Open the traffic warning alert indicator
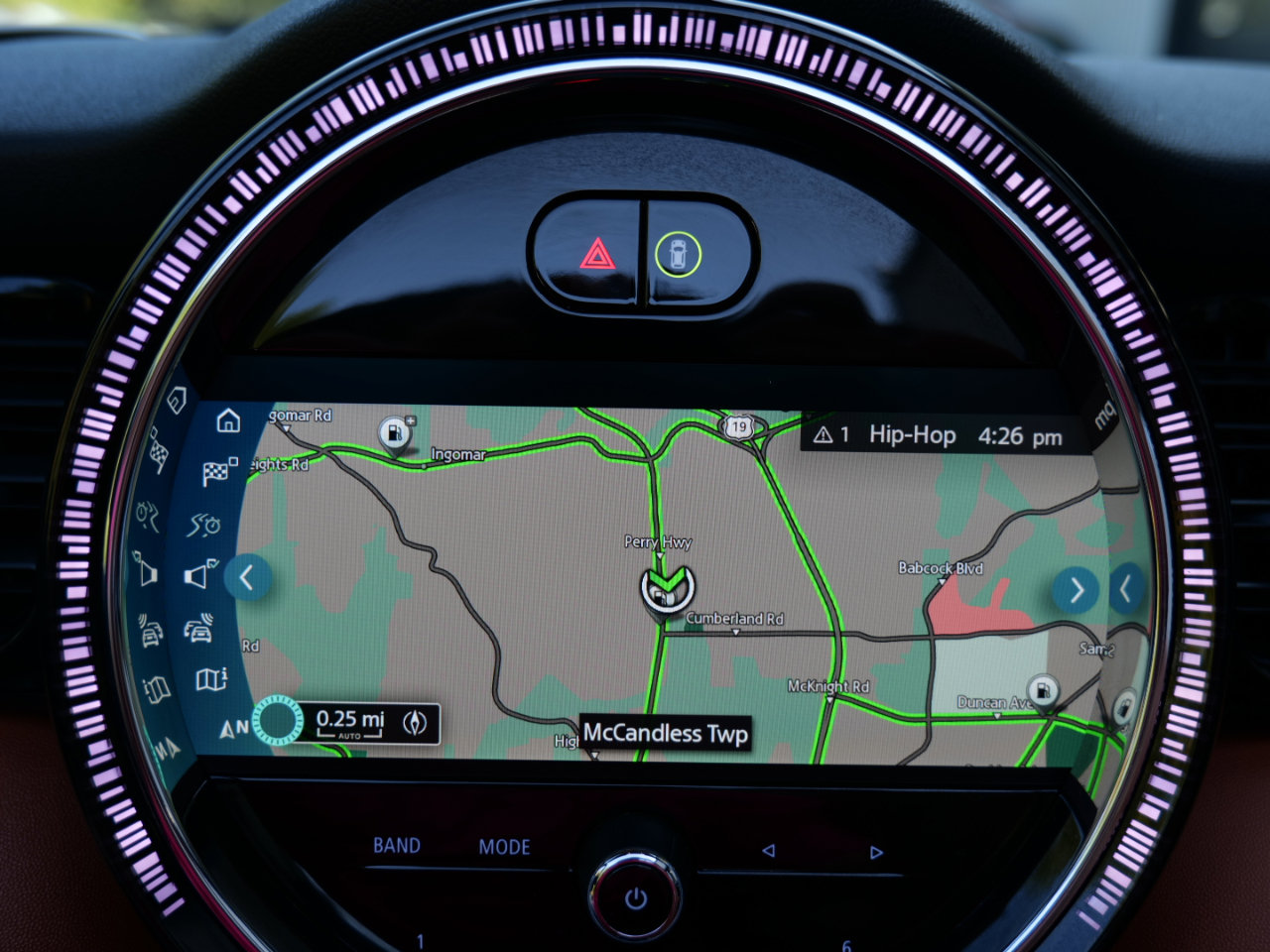 [830, 435]
